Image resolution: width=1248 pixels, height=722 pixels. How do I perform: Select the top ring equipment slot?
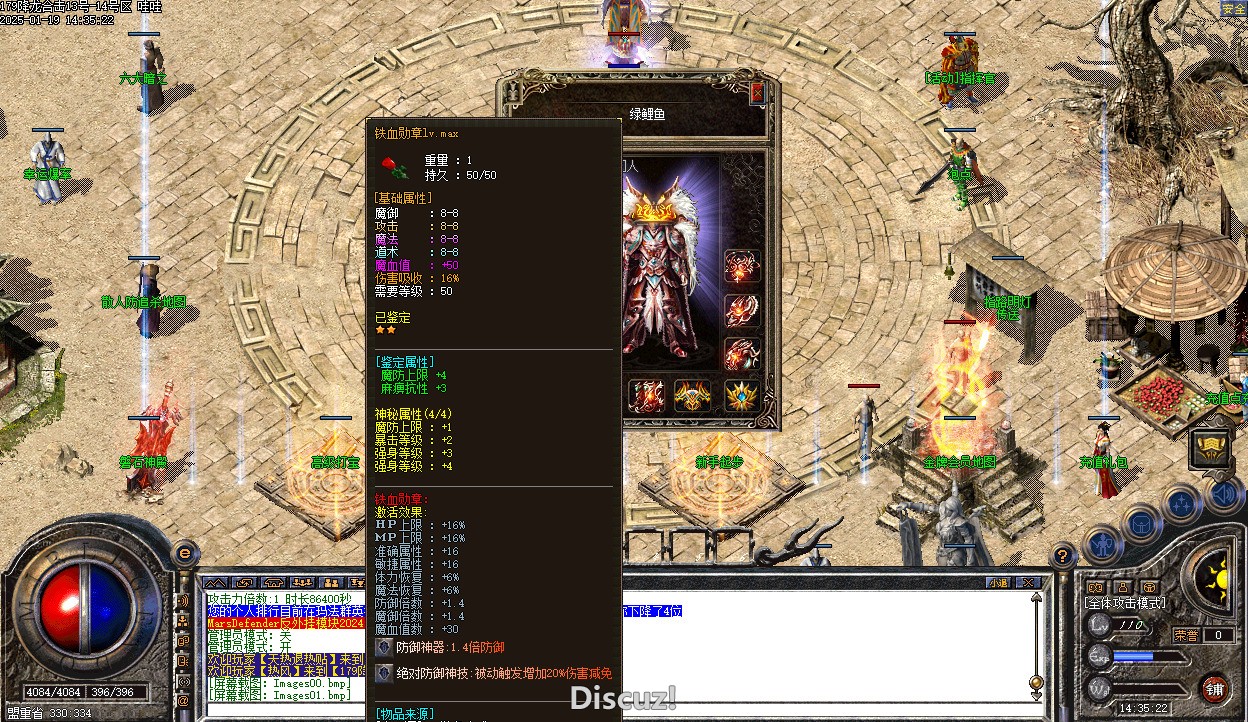pos(741,268)
